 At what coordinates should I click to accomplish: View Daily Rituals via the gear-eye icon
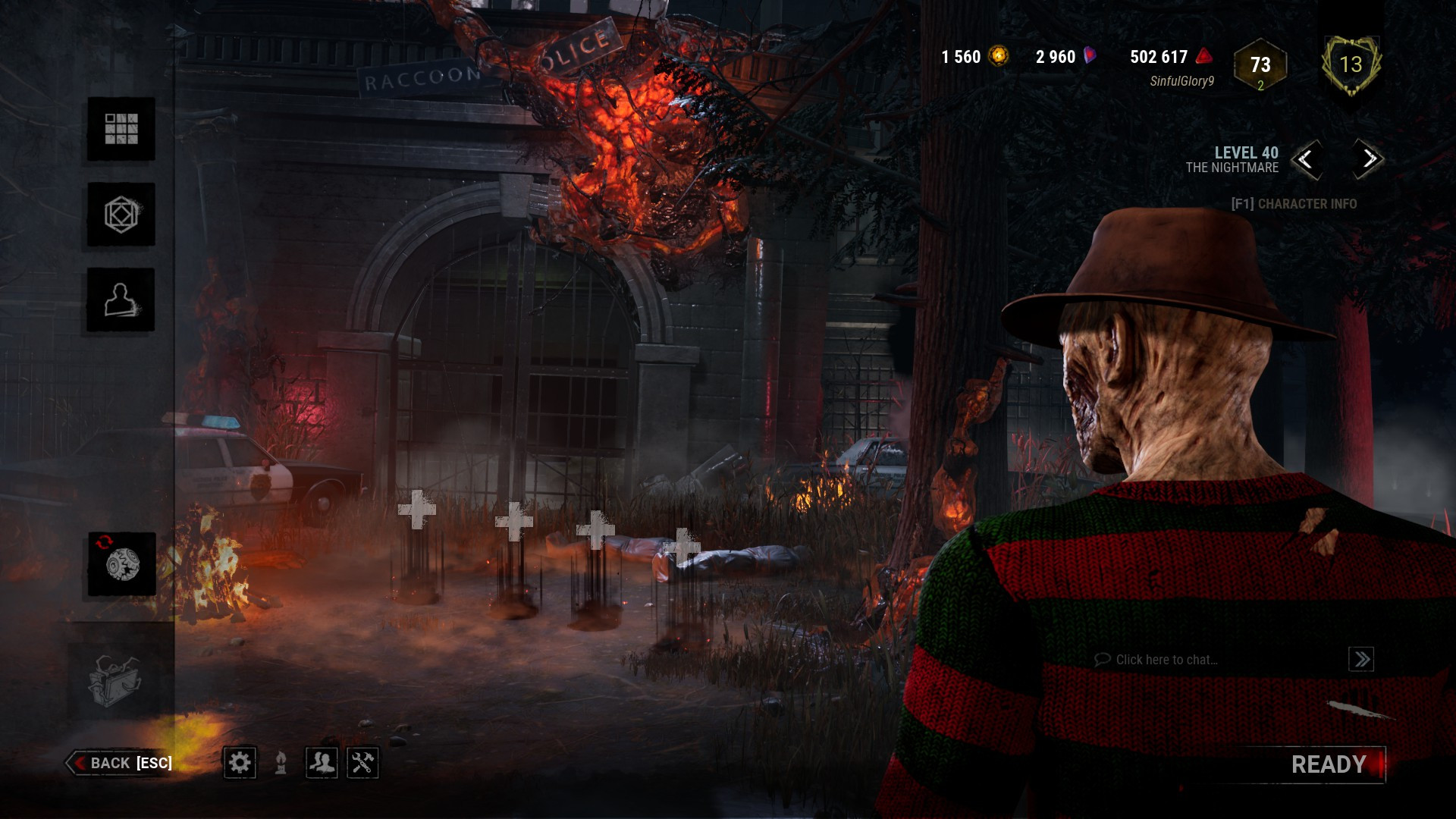click(x=120, y=563)
